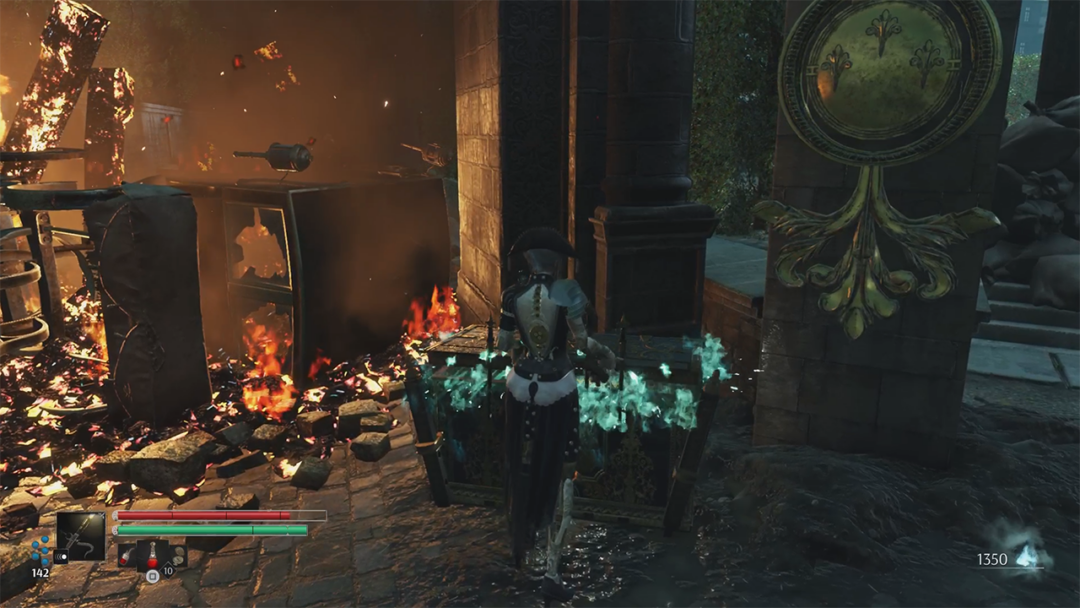Use the red healing vial item
The width and height of the screenshot is (1080, 608).
153,556
